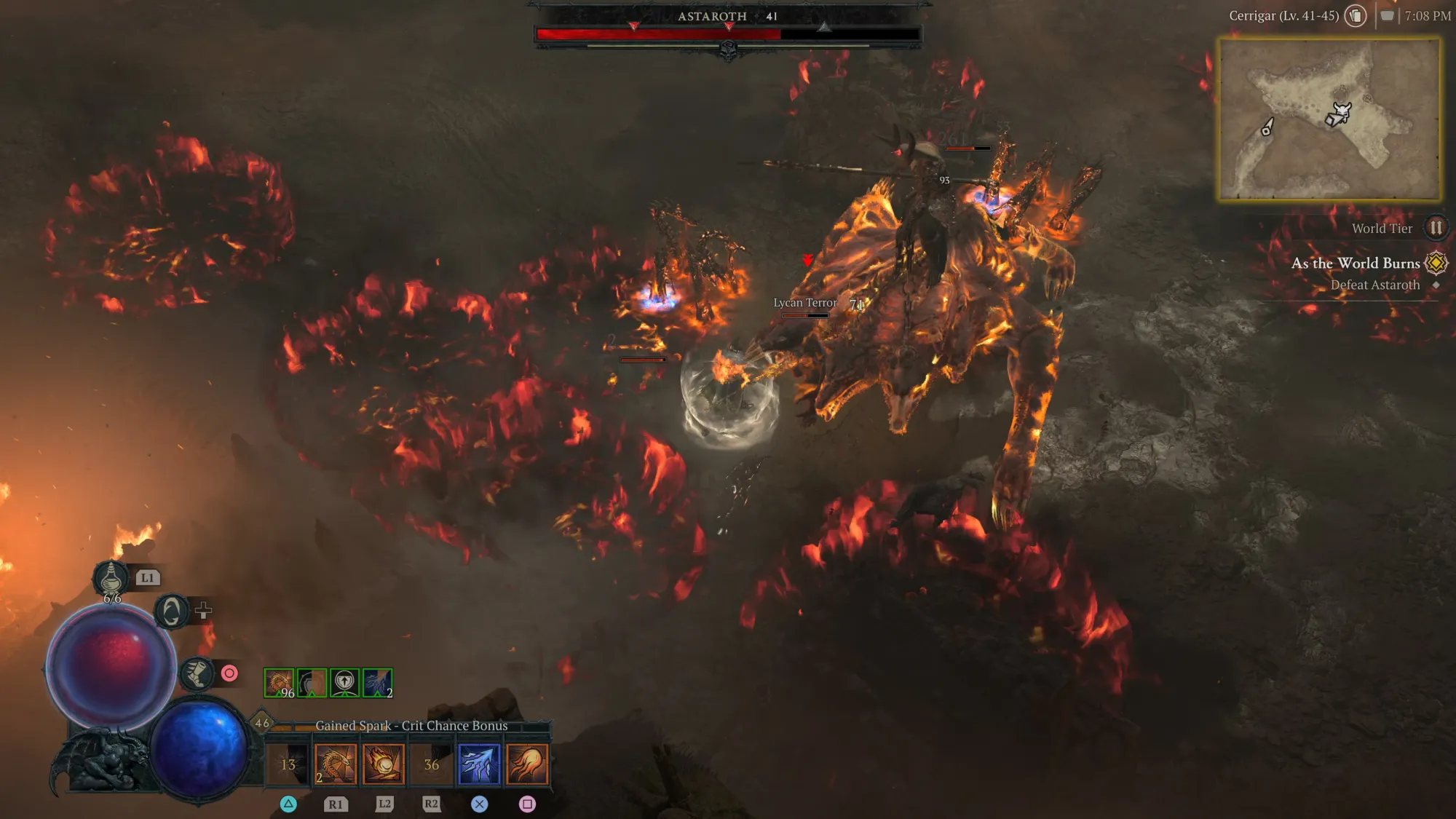Open the minimap
Screen dimensions: 1456x819
pyautogui.click(x=1329, y=119)
